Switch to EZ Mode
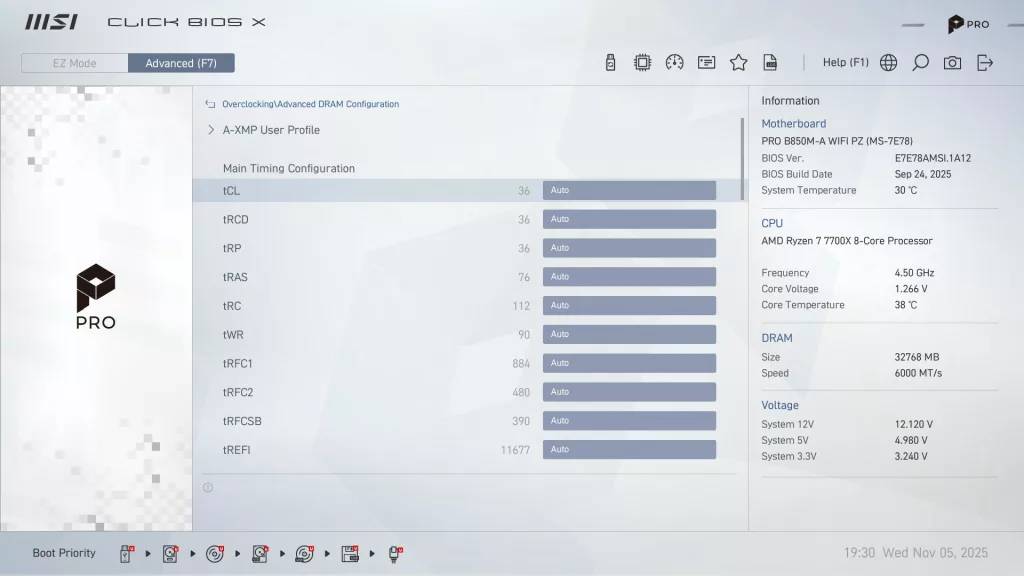The height and width of the screenshot is (576, 1024). point(75,63)
